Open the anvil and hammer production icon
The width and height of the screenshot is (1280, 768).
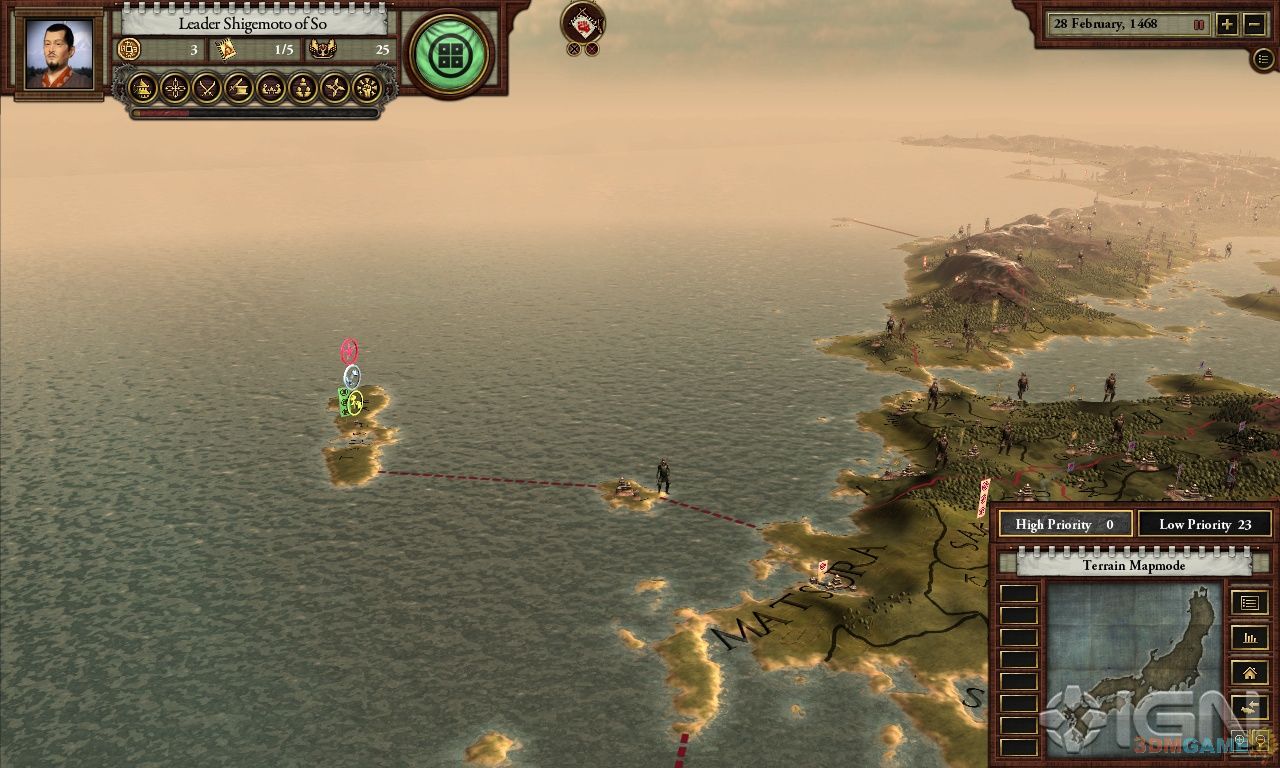pyautogui.click(x=239, y=88)
